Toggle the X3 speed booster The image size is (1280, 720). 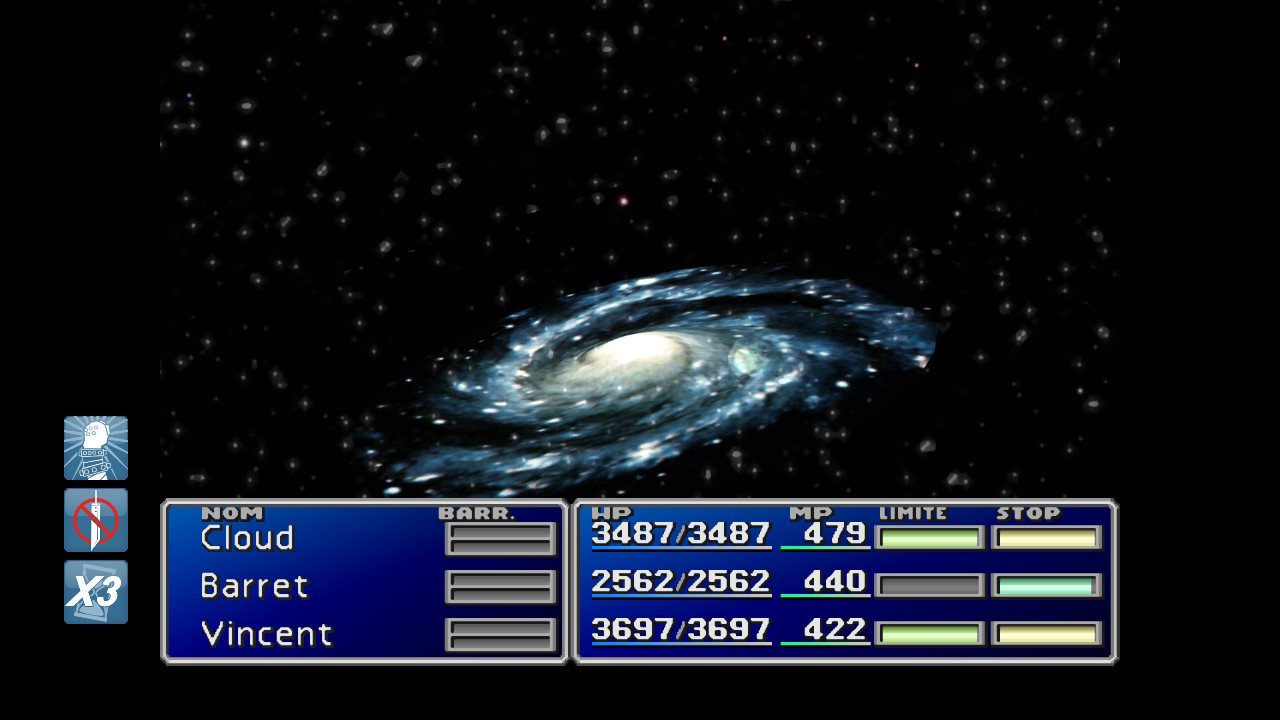pos(96,592)
